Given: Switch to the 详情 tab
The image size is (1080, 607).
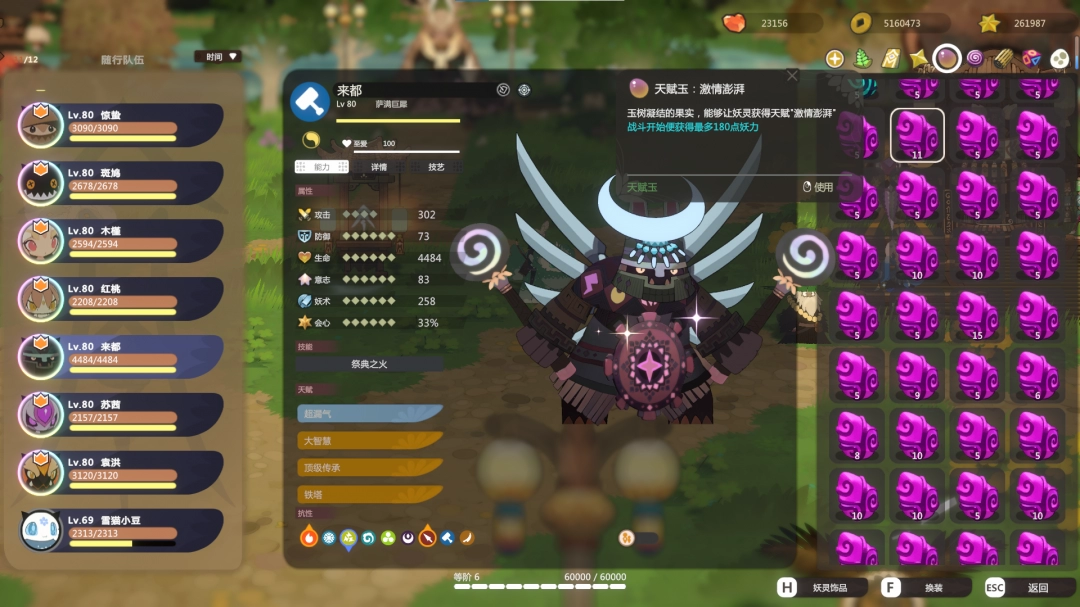Looking at the screenshot, I should 379,167.
